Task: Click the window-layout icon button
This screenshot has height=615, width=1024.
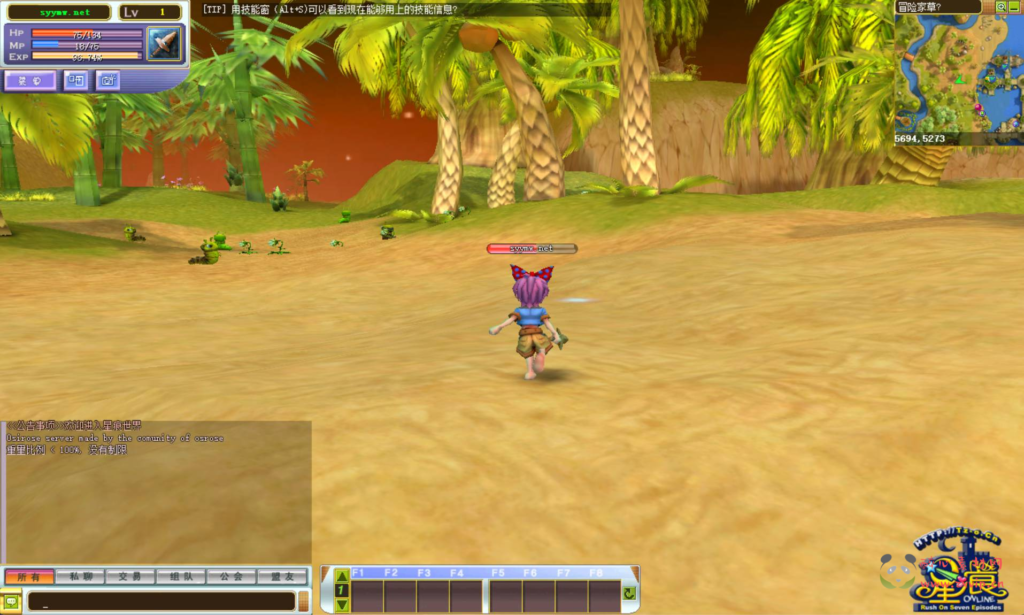Action: pyautogui.click(x=76, y=81)
